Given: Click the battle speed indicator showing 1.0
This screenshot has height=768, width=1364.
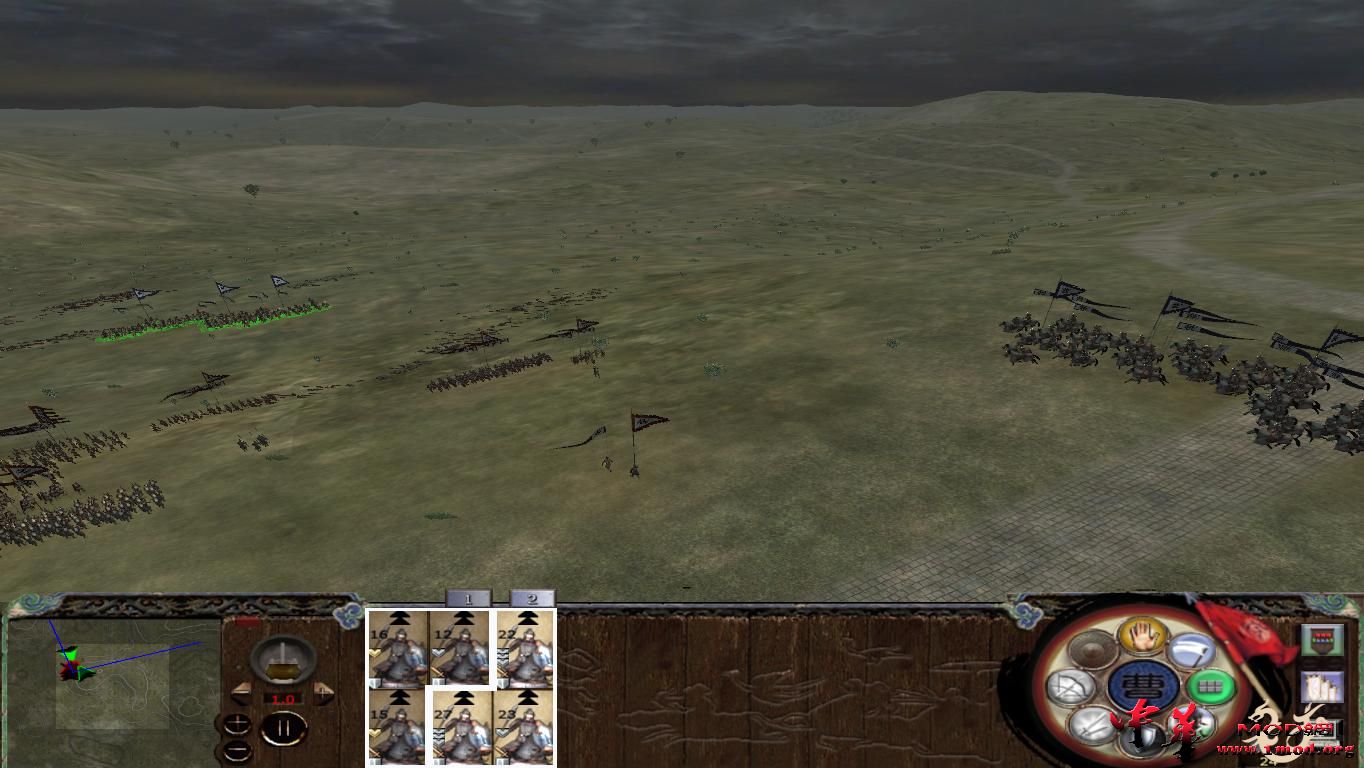Looking at the screenshot, I should click(x=283, y=698).
